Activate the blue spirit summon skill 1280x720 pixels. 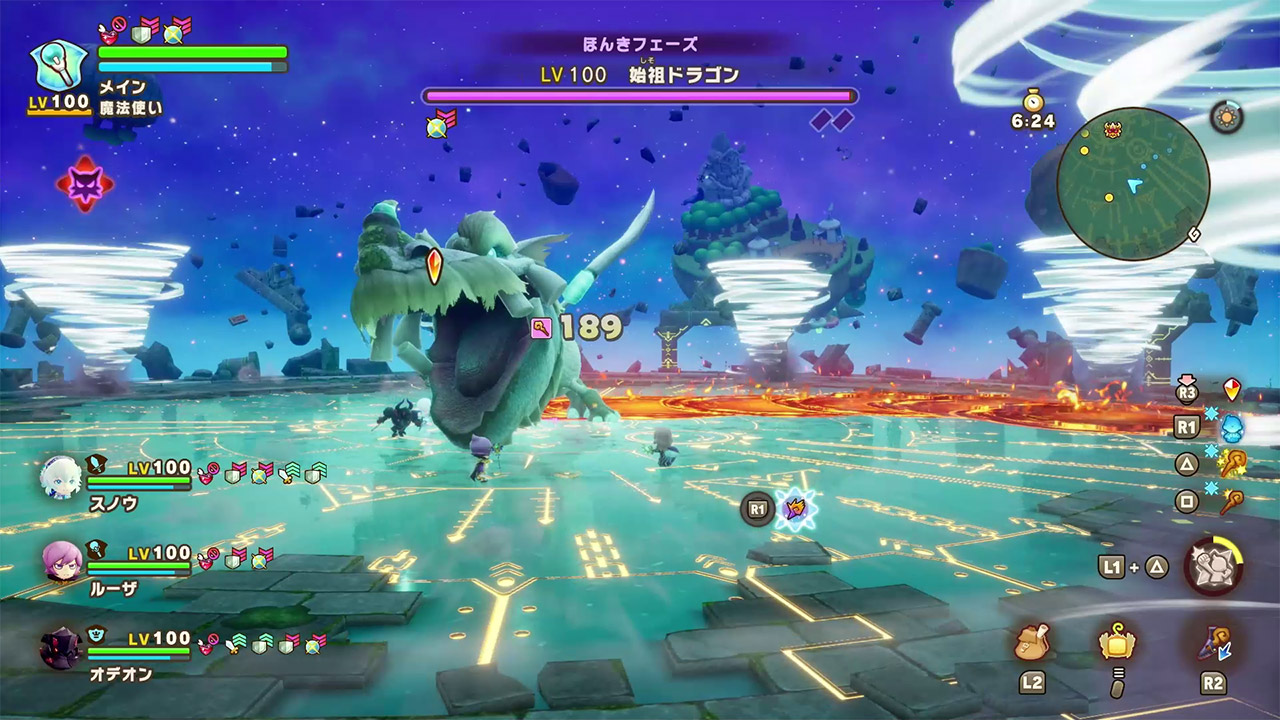coord(1232,428)
